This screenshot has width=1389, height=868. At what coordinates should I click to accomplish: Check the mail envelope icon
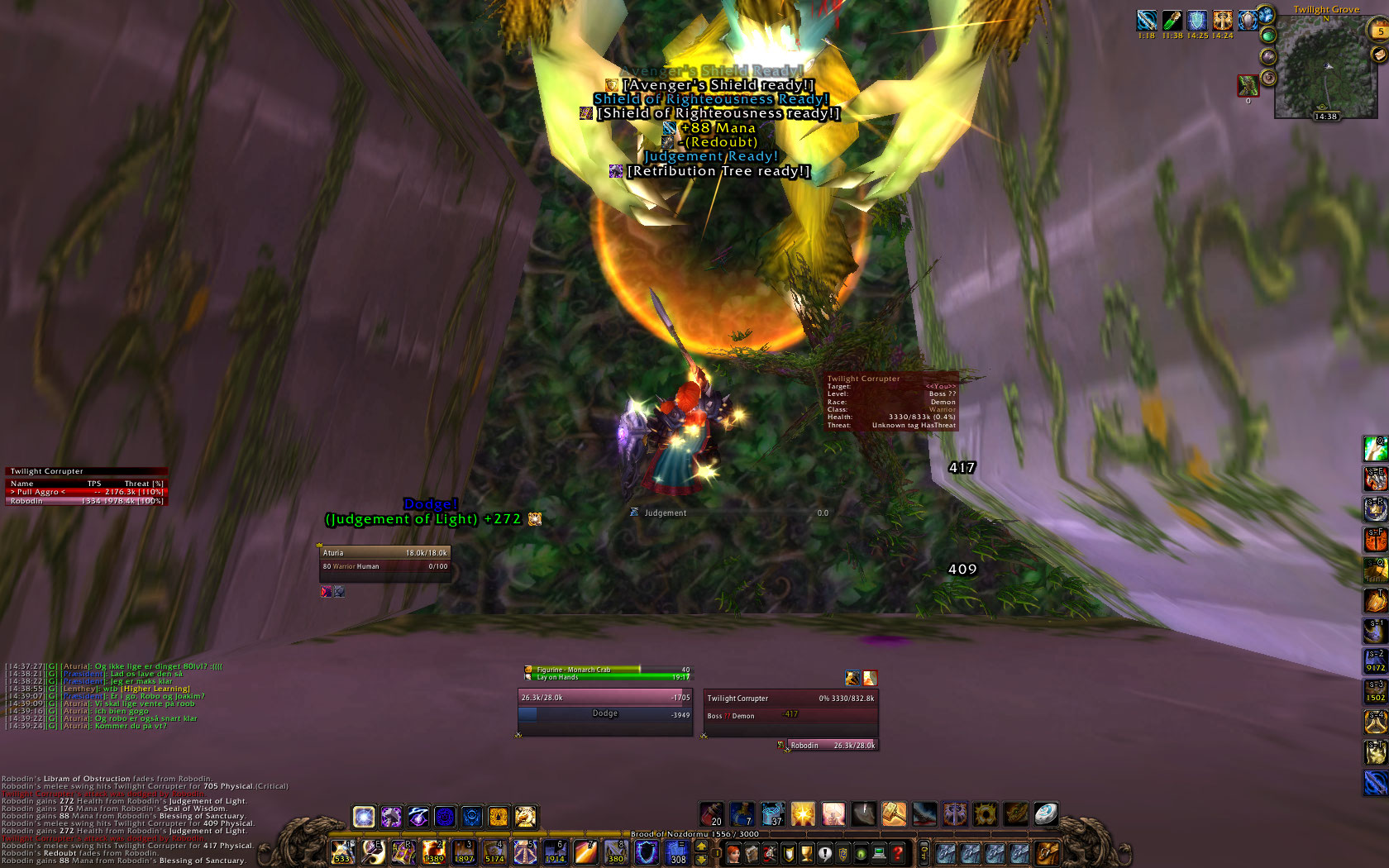[x=1378, y=55]
